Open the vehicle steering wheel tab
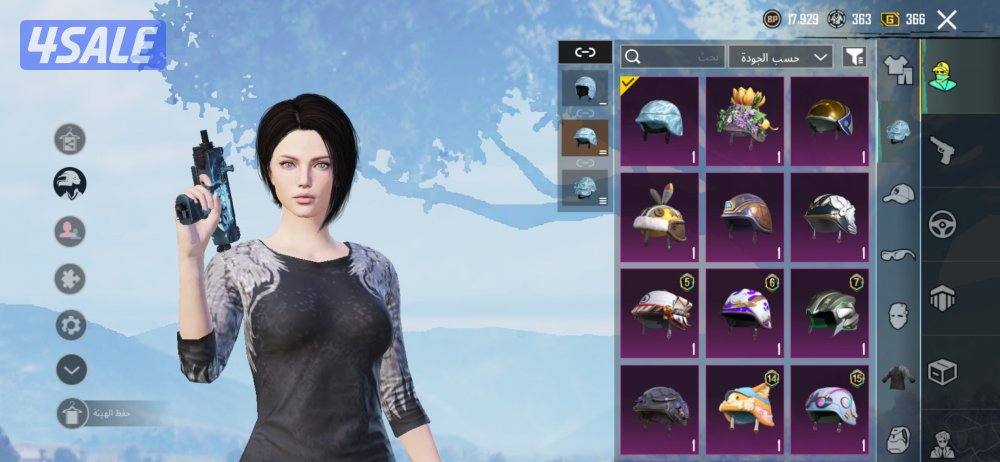 (x=942, y=224)
